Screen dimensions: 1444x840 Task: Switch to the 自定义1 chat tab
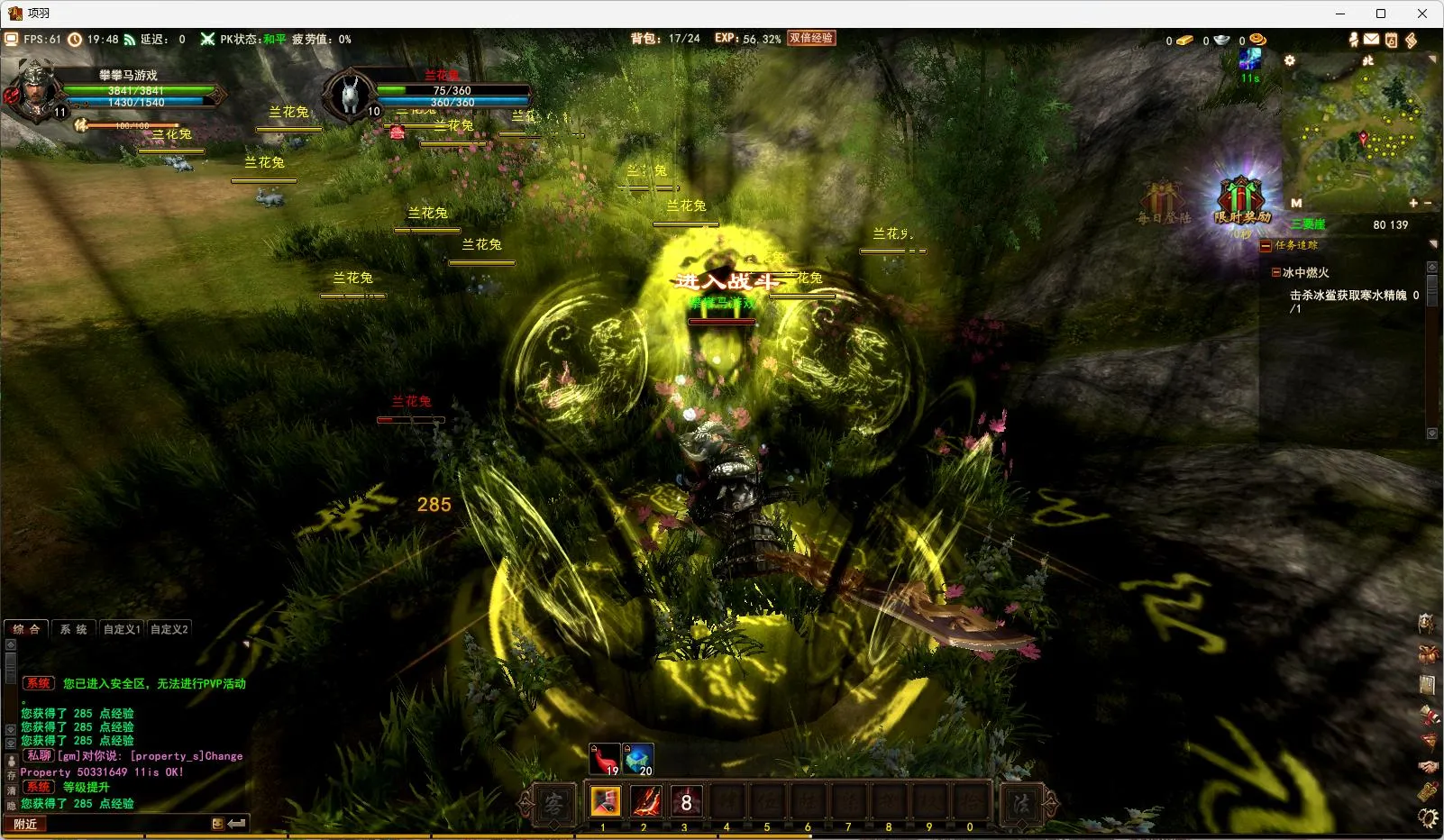tap(122, 629)
